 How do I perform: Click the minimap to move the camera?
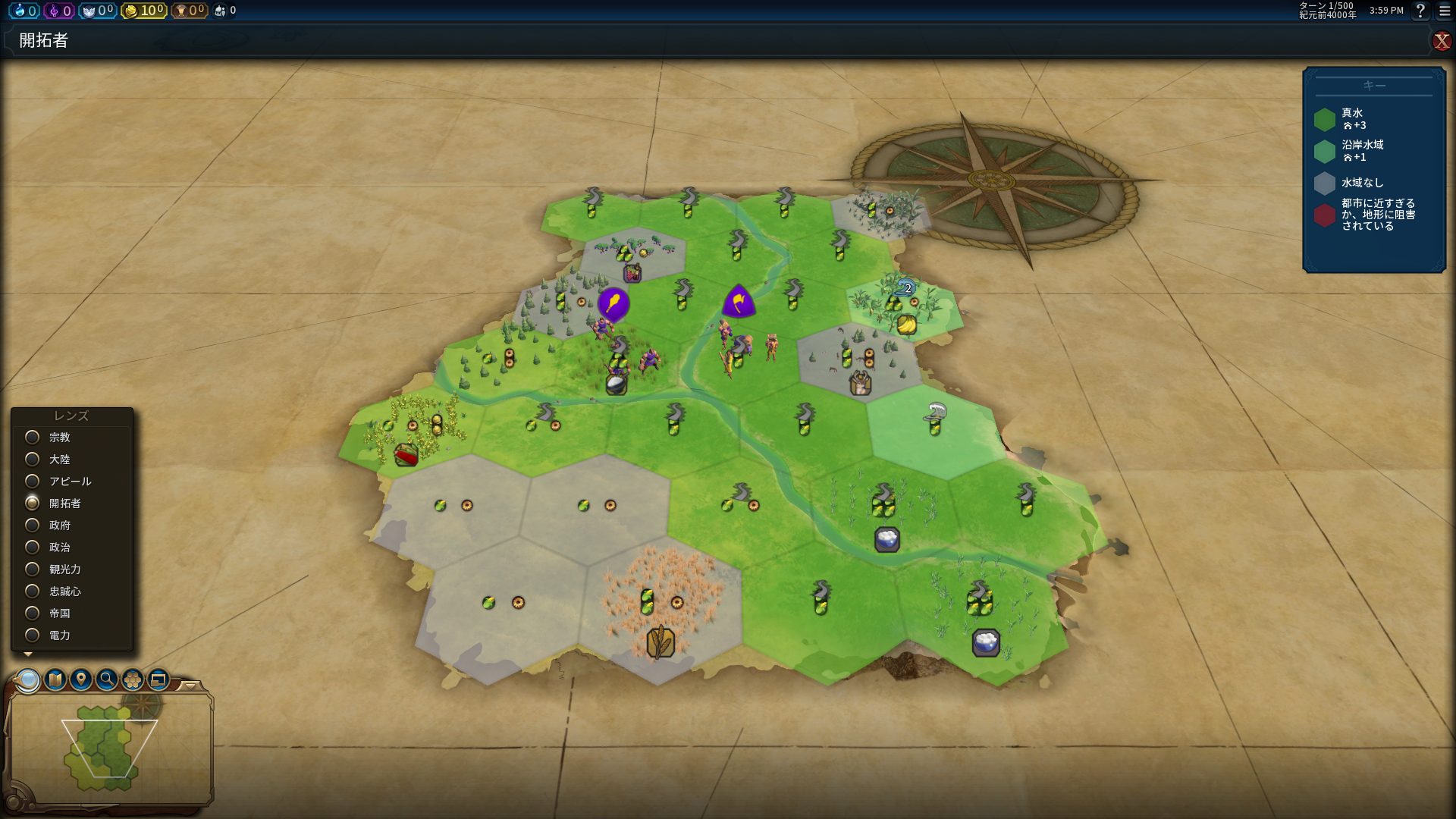106,751
